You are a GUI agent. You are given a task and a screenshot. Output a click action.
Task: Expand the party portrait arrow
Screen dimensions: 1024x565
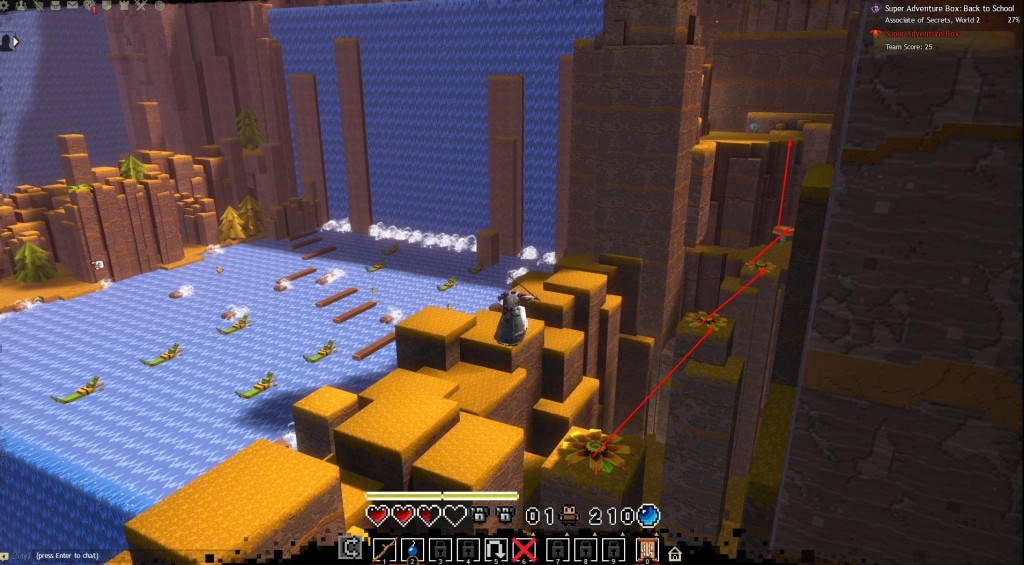click(x=7, y=42)
